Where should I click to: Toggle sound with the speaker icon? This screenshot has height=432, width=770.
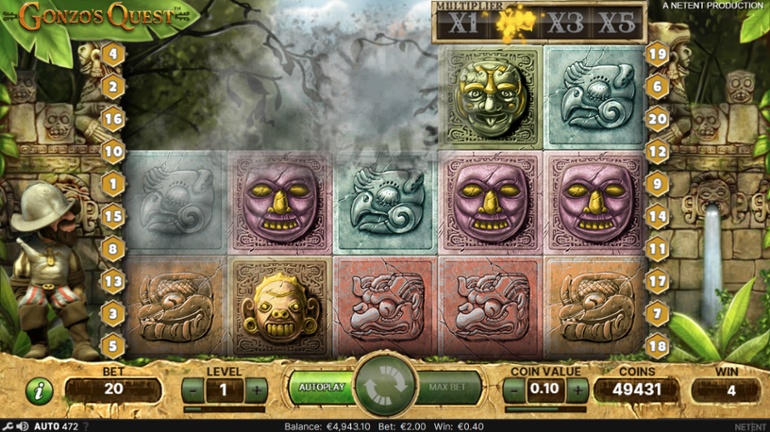point(20,425)
